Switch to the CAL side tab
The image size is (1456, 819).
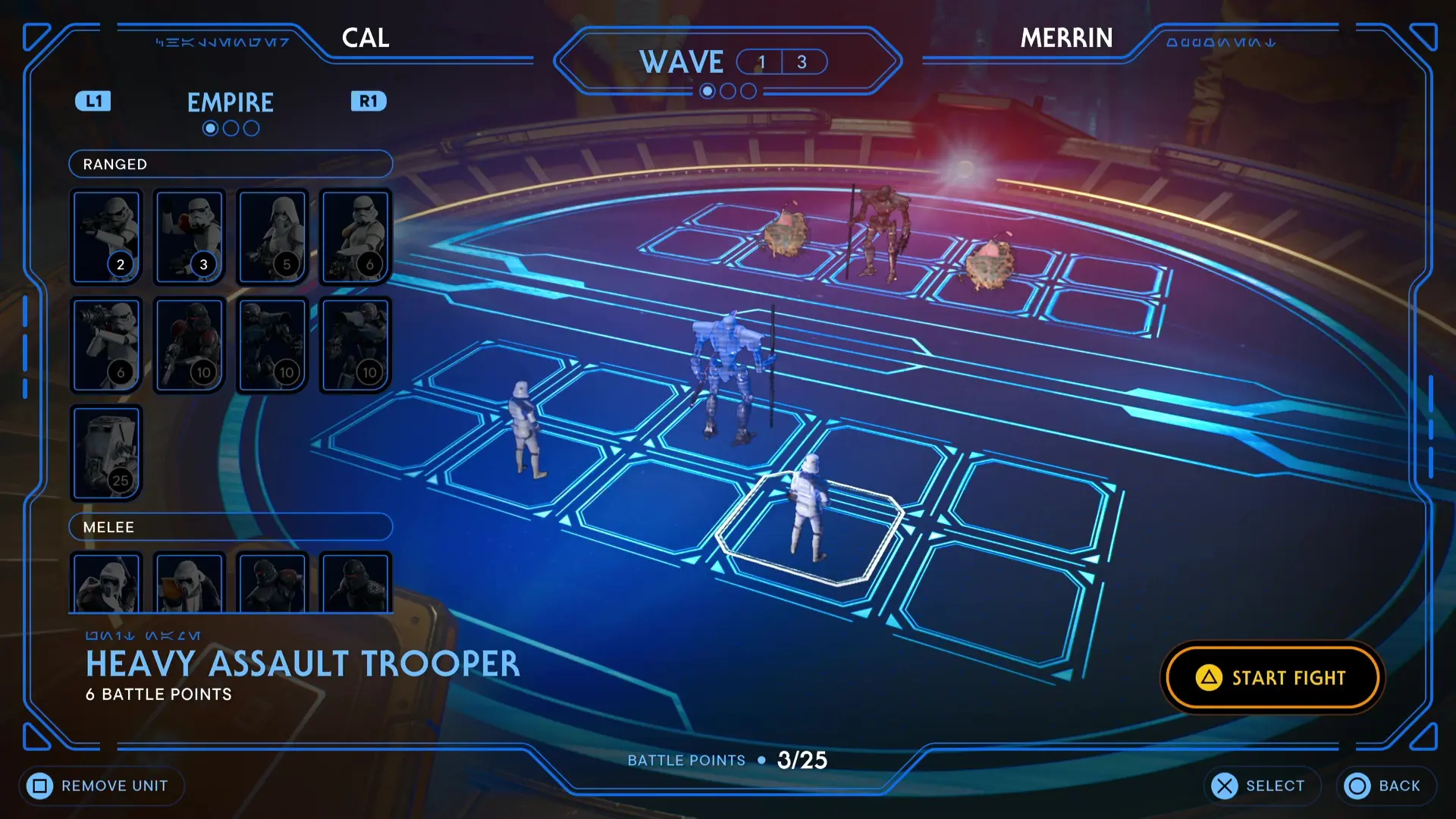pyautogui.click(x=366, y=38)
